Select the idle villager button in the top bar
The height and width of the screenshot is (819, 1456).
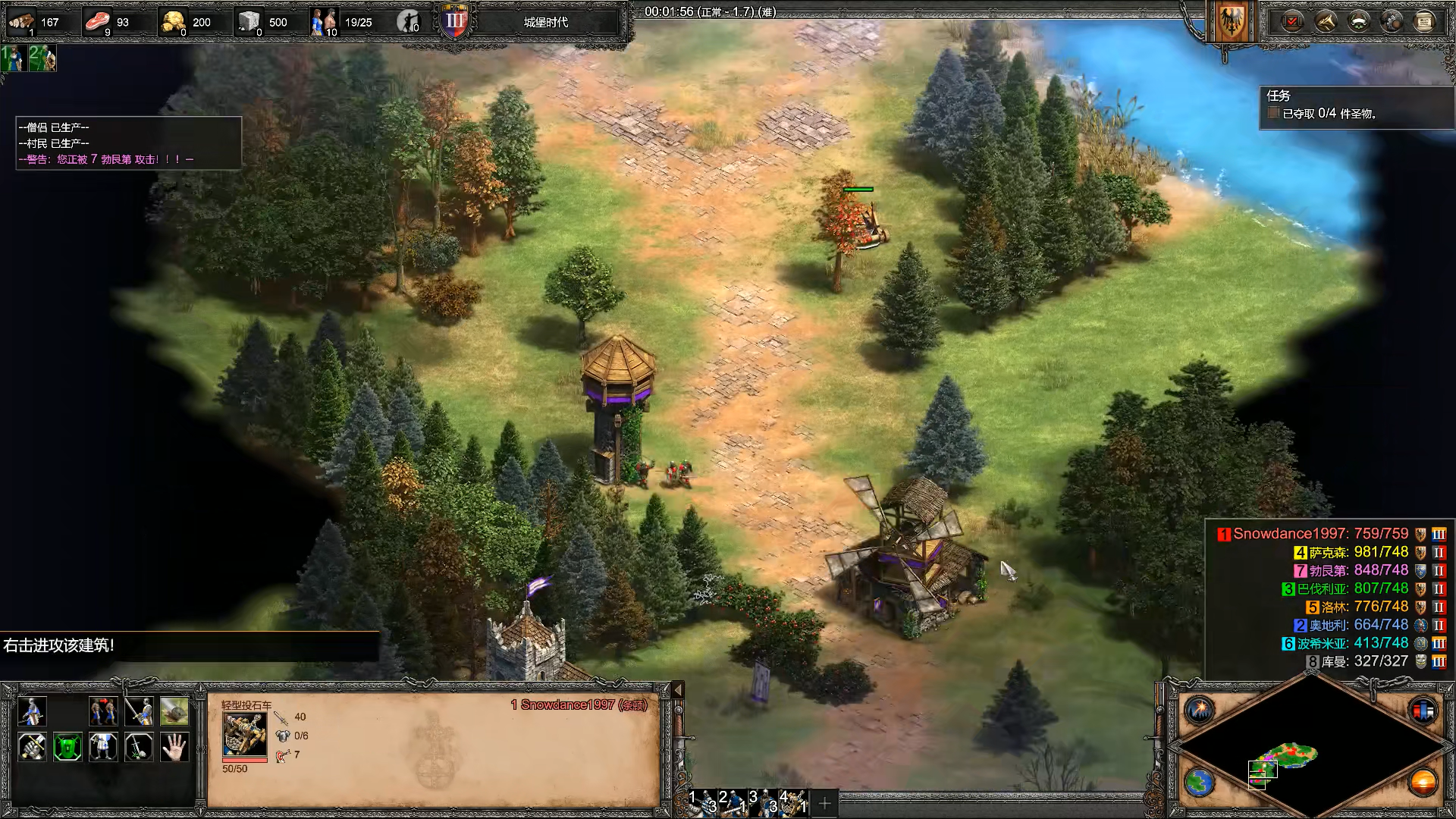(409, 22)
